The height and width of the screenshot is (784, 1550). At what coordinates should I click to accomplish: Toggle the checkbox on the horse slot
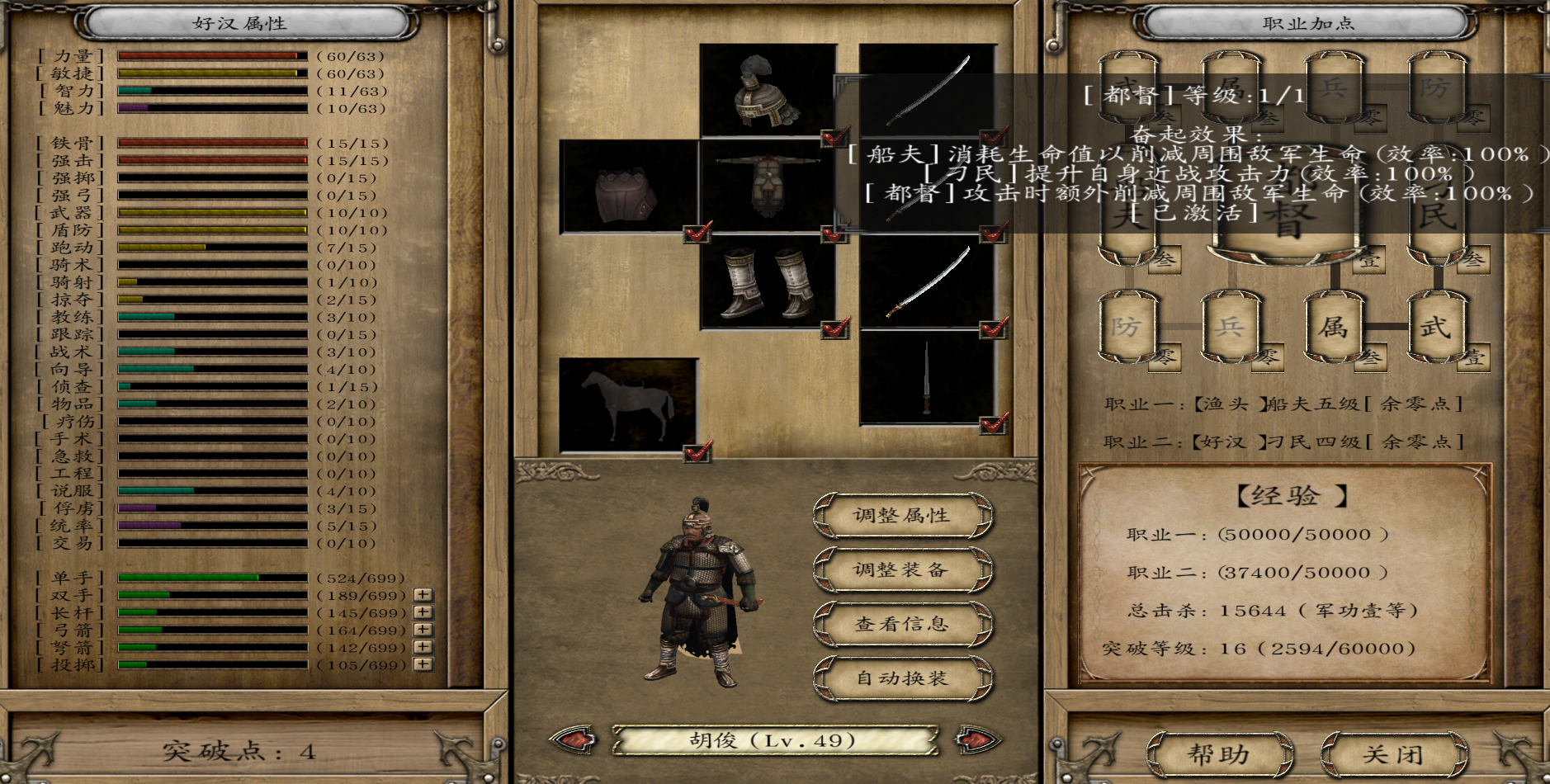pyautogui.click(x=697, y=451)
